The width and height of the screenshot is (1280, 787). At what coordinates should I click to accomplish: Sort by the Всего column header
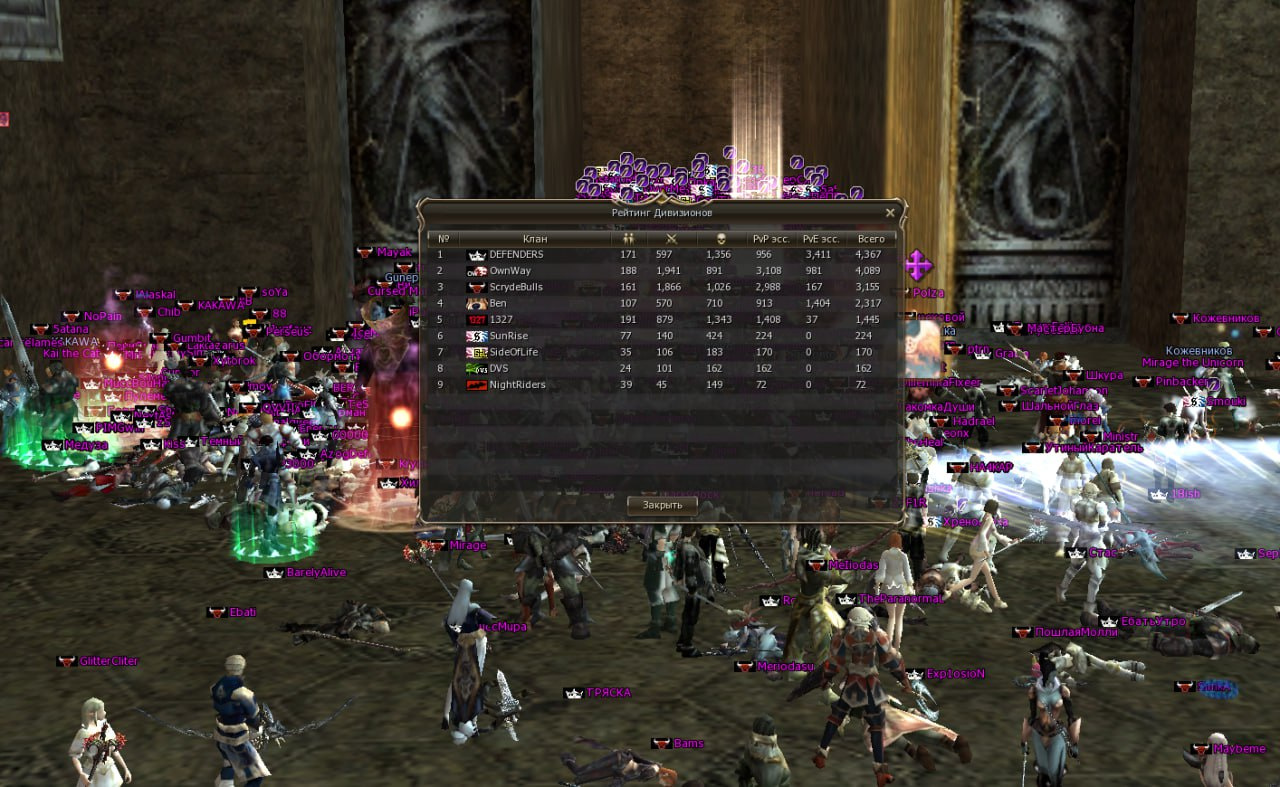(871, 239)
